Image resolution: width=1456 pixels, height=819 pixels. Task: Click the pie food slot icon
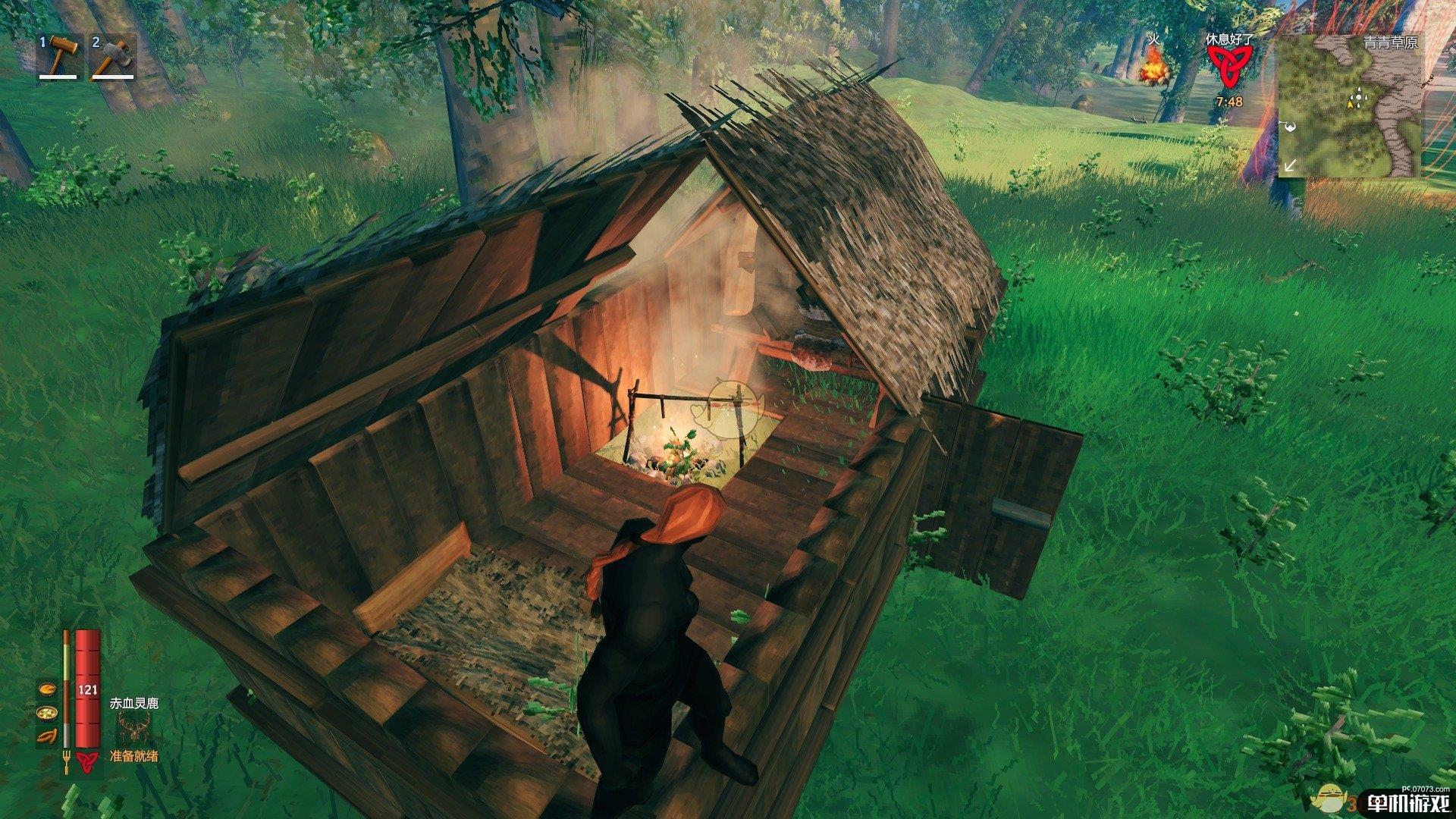point(46,689)
